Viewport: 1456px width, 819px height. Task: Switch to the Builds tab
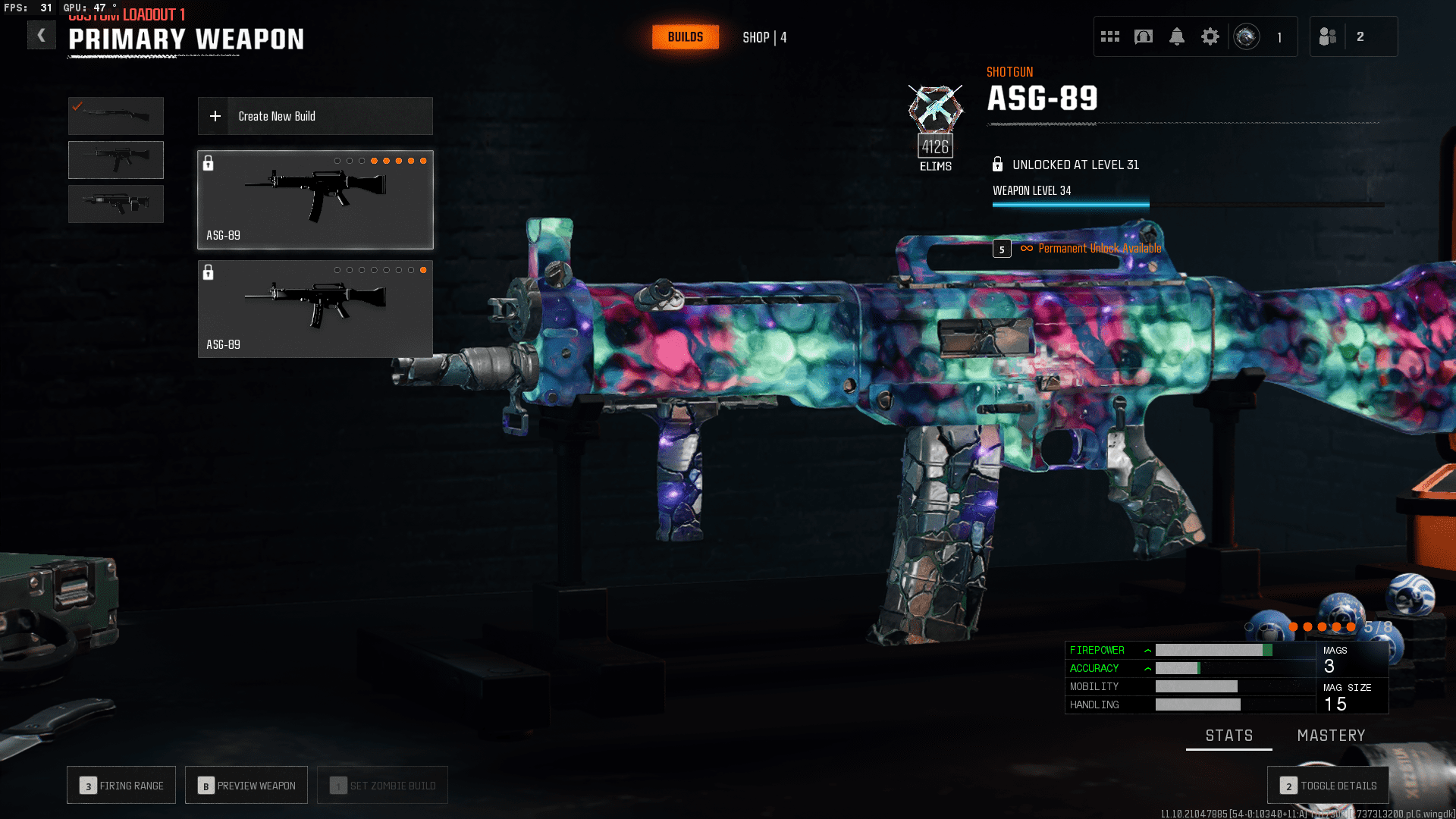click(685, 37)
